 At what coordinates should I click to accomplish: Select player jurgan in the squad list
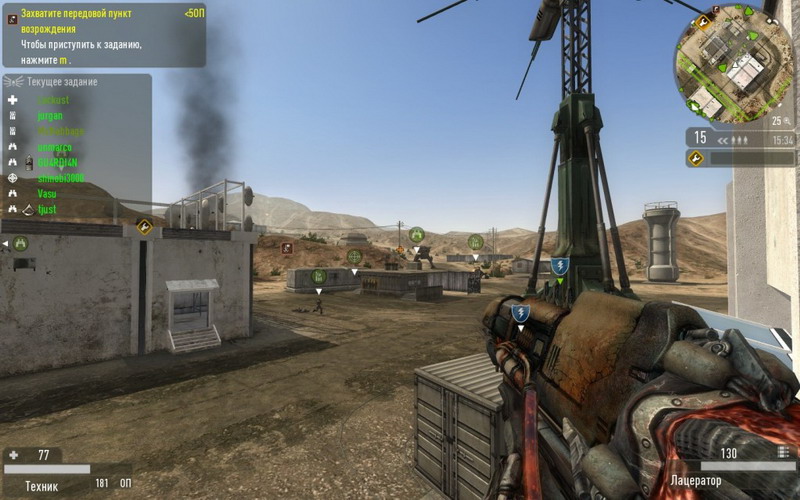50,116
